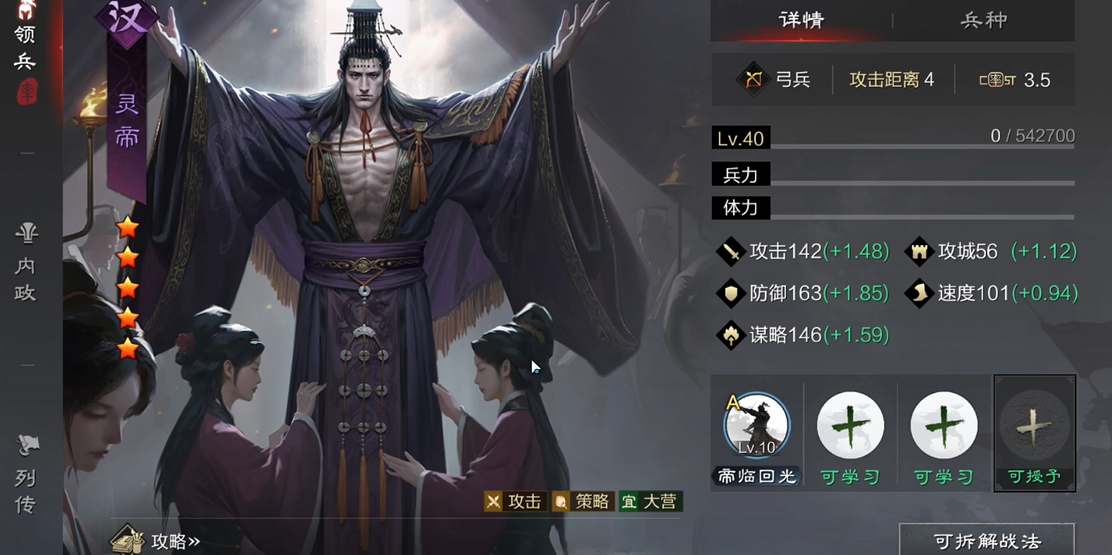This screenshot has height=555, width=1112.
Task: Select 领兵 in the left sidebar
Action: [25, 48]
